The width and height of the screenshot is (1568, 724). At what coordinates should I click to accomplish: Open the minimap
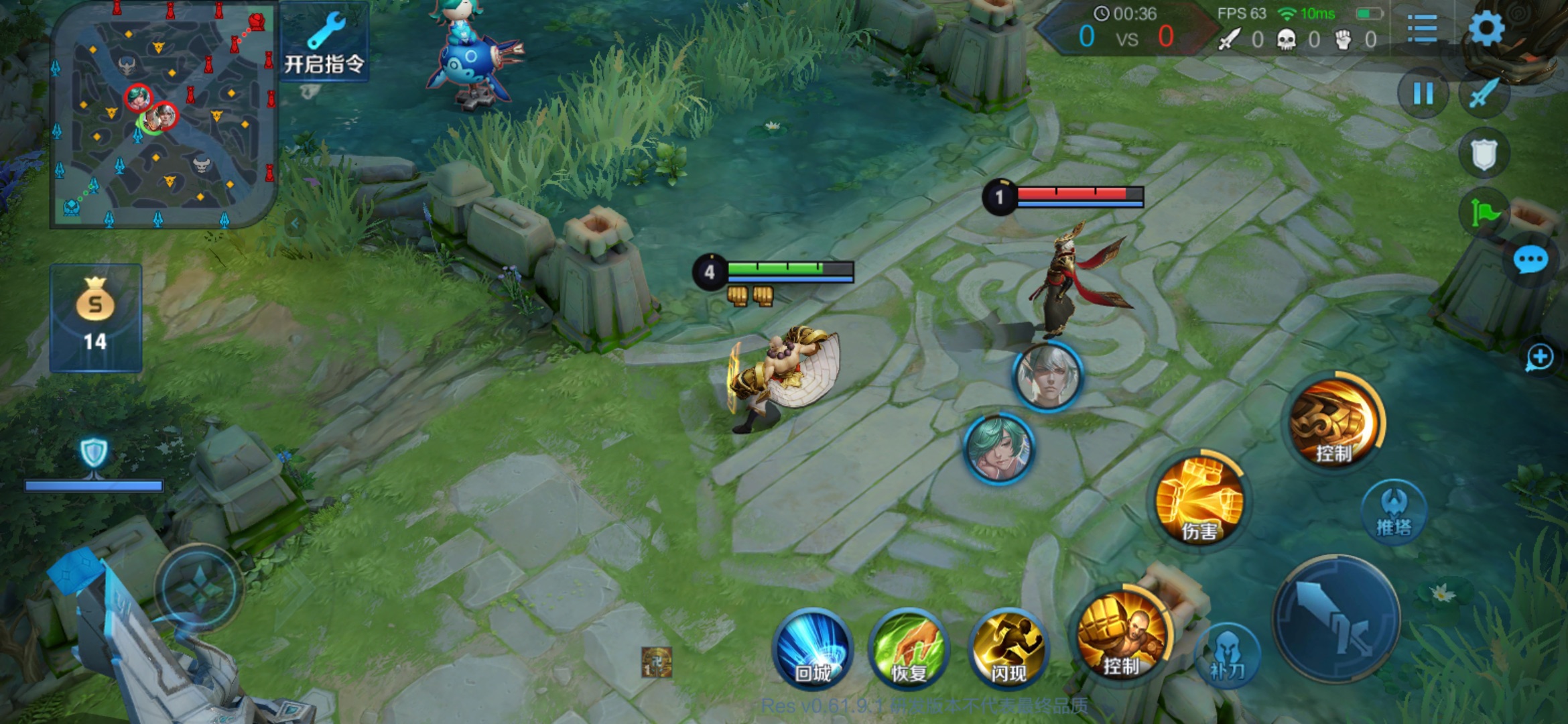164,115
